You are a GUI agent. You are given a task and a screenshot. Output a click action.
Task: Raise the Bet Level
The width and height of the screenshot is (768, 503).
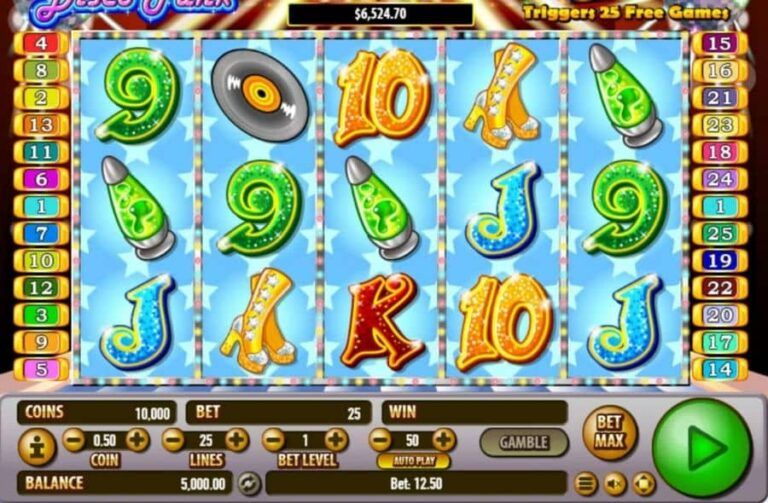pyautogui.click(x=336, y=440)
